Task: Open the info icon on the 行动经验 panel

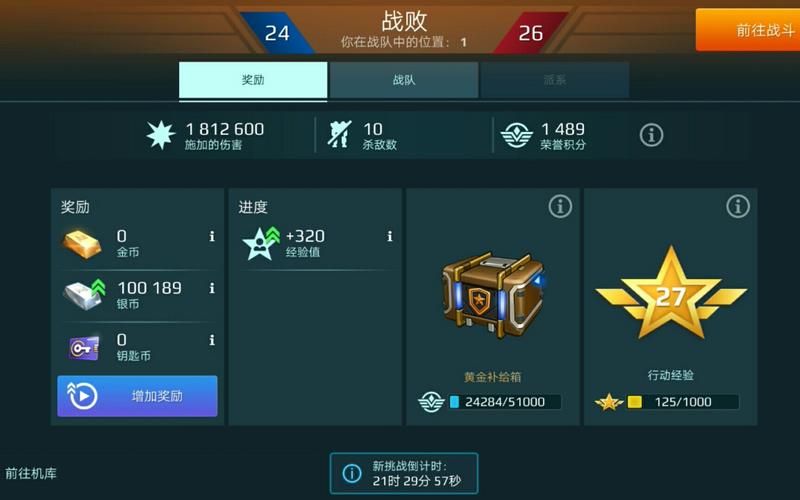Action: point(738,207)
